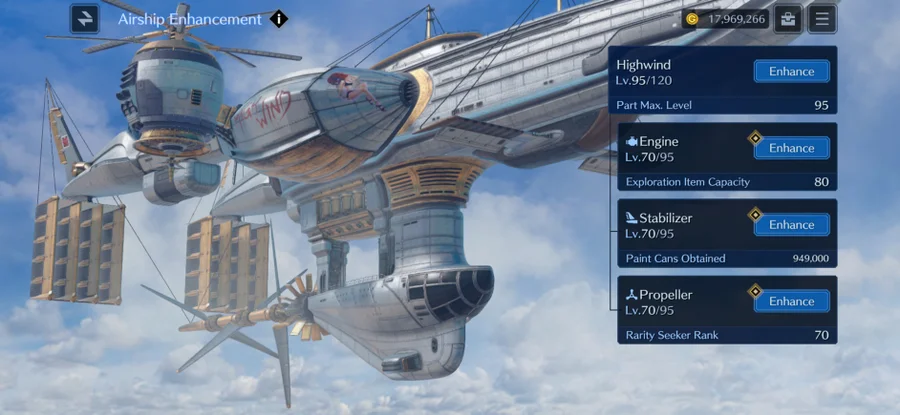Screen dimensions: 900x415
Task: Enhance the Stabilizer part
Action: pos(791,225)
